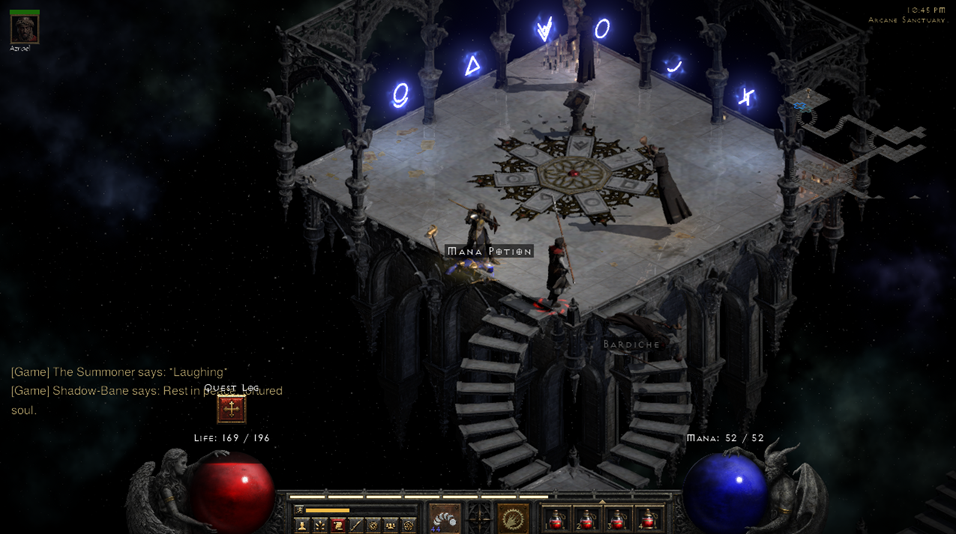
Task: Choose the left-click attack skill icon
Action: coord(445,518)
